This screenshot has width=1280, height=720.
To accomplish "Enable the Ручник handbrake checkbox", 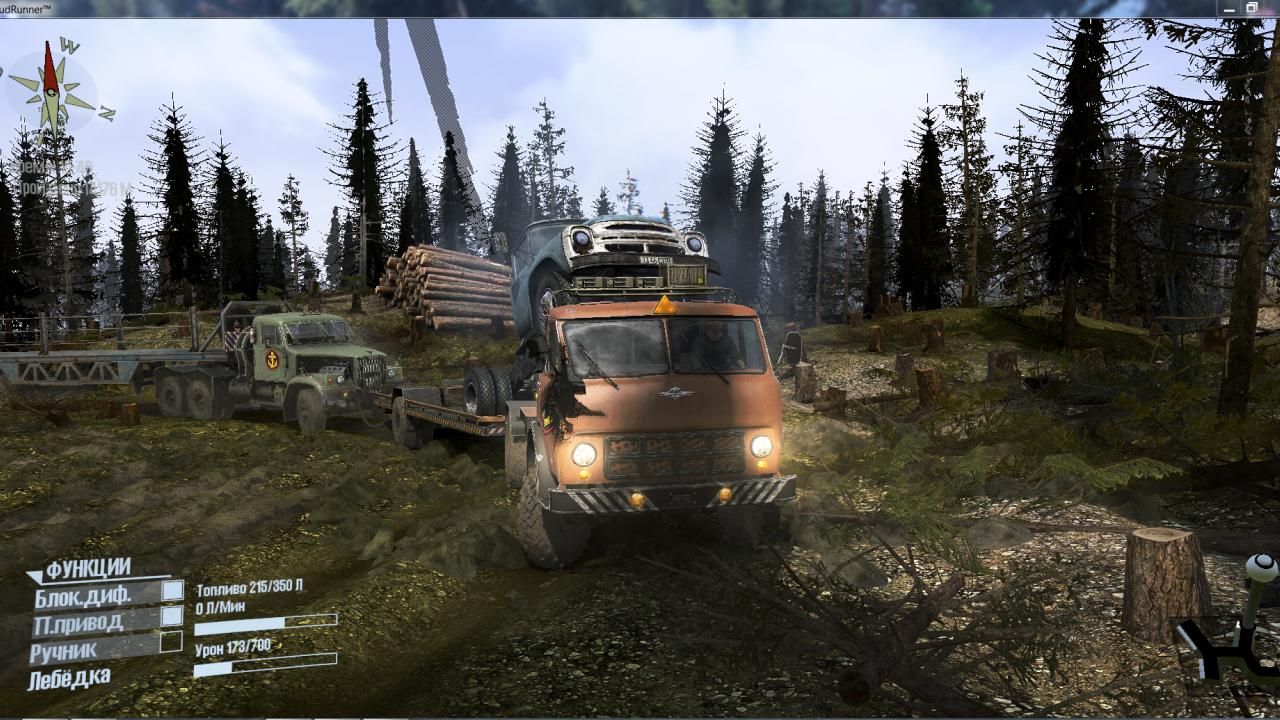I will pyautogui.click(x=172, y=642).
